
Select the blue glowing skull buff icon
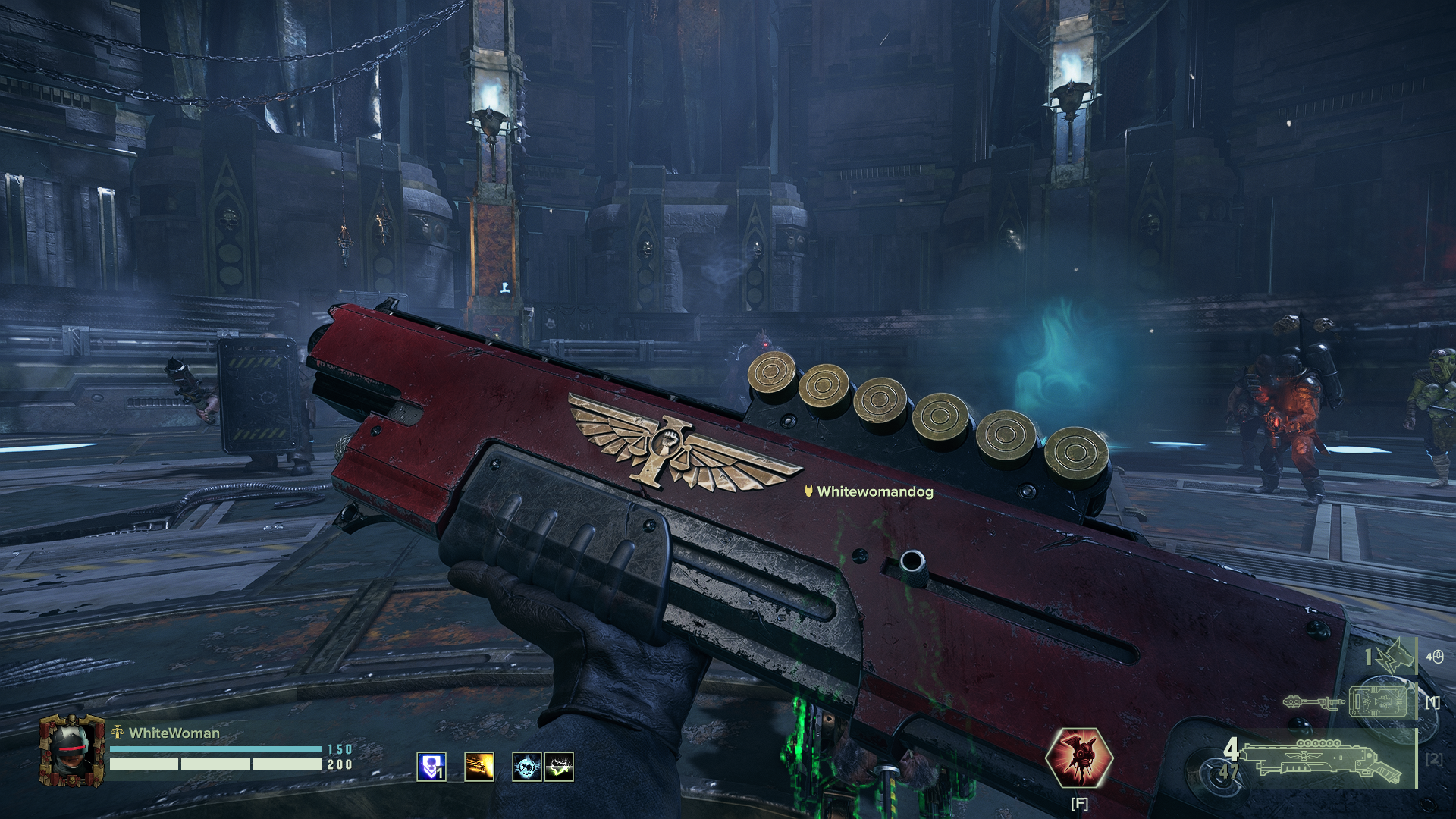pos(527,767)
